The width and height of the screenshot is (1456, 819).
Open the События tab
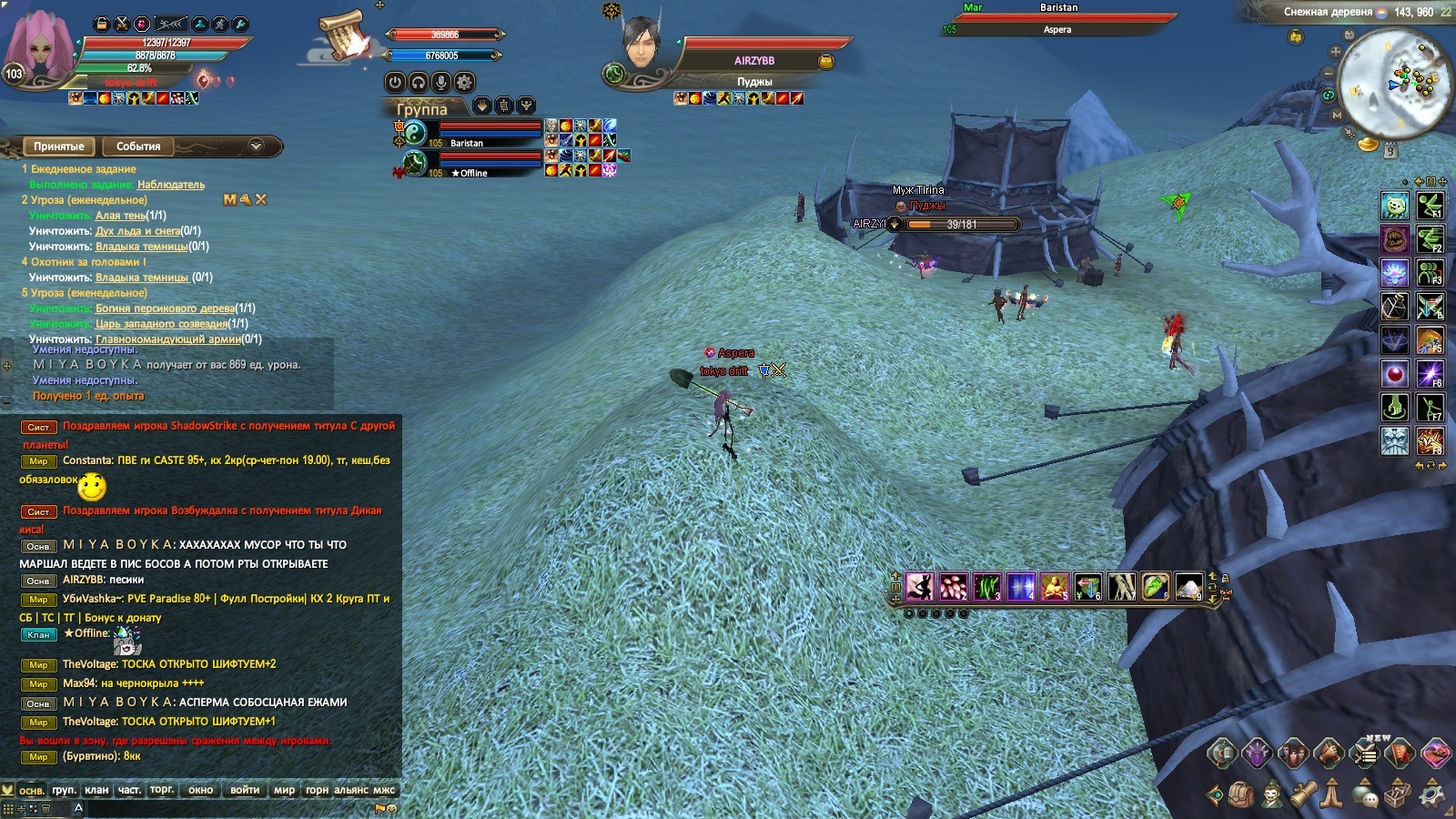[x=138, y=147]
